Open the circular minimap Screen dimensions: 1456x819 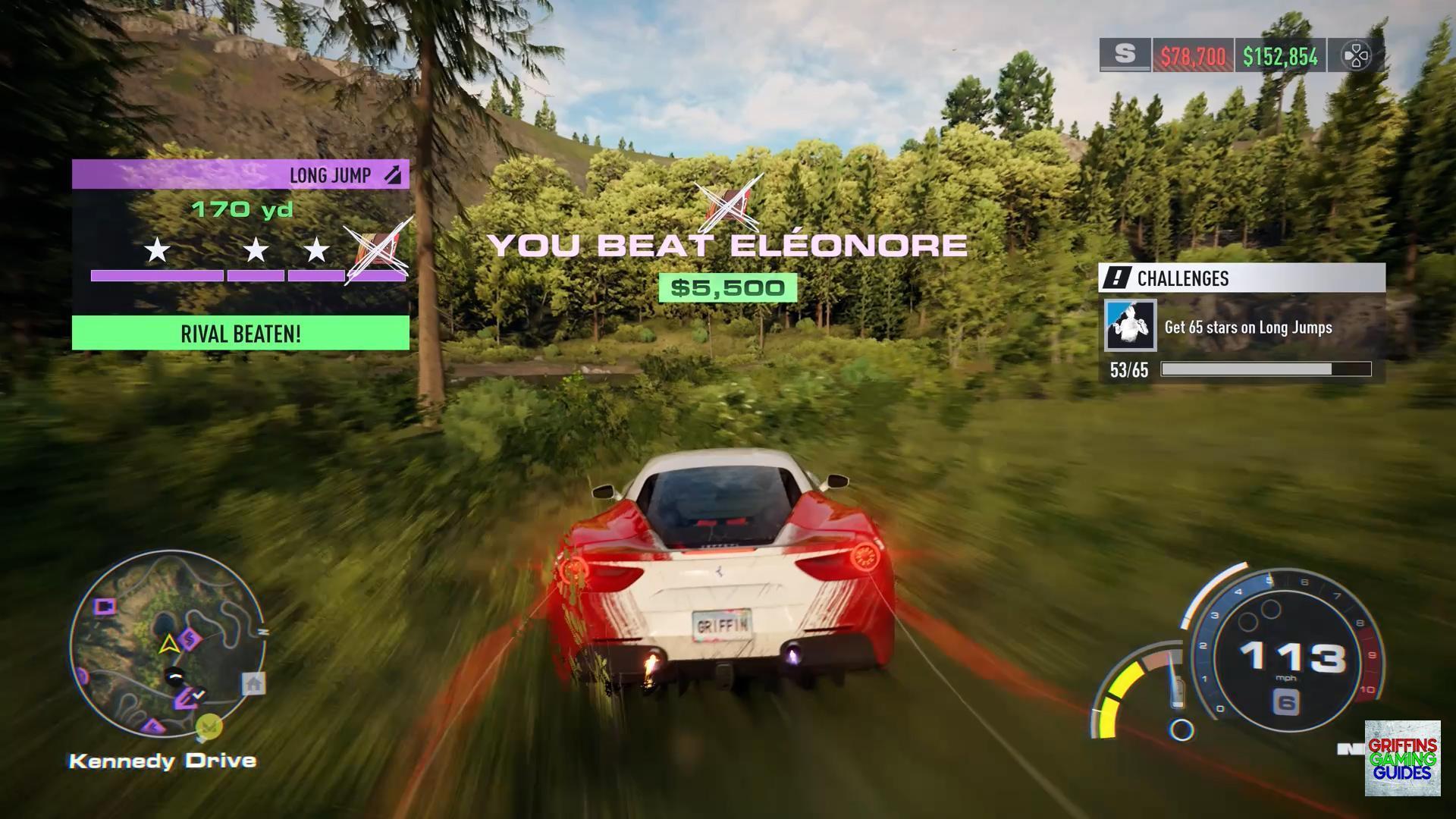tap(168, 645)
